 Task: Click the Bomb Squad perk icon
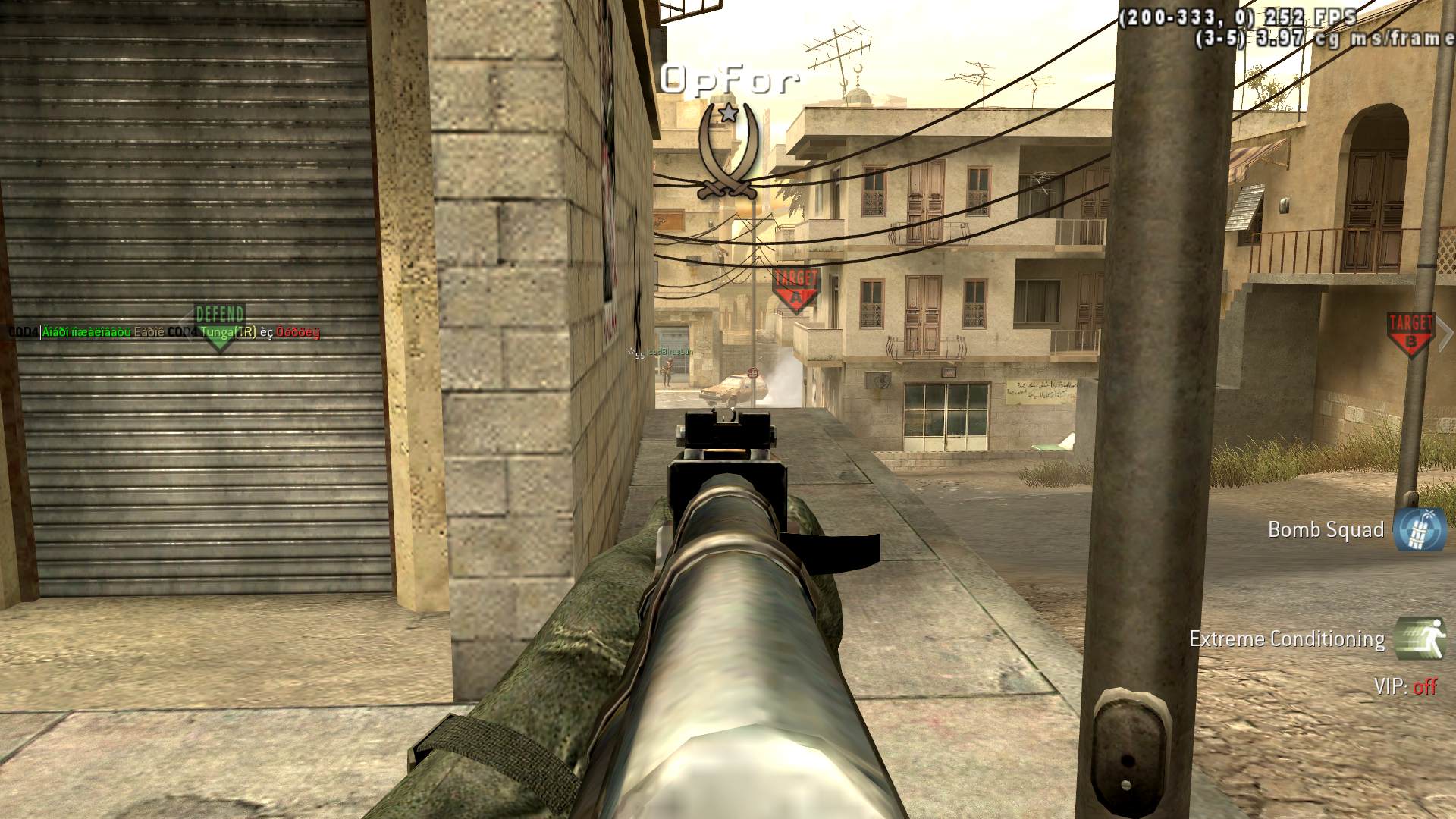(x=1420, y=529)
